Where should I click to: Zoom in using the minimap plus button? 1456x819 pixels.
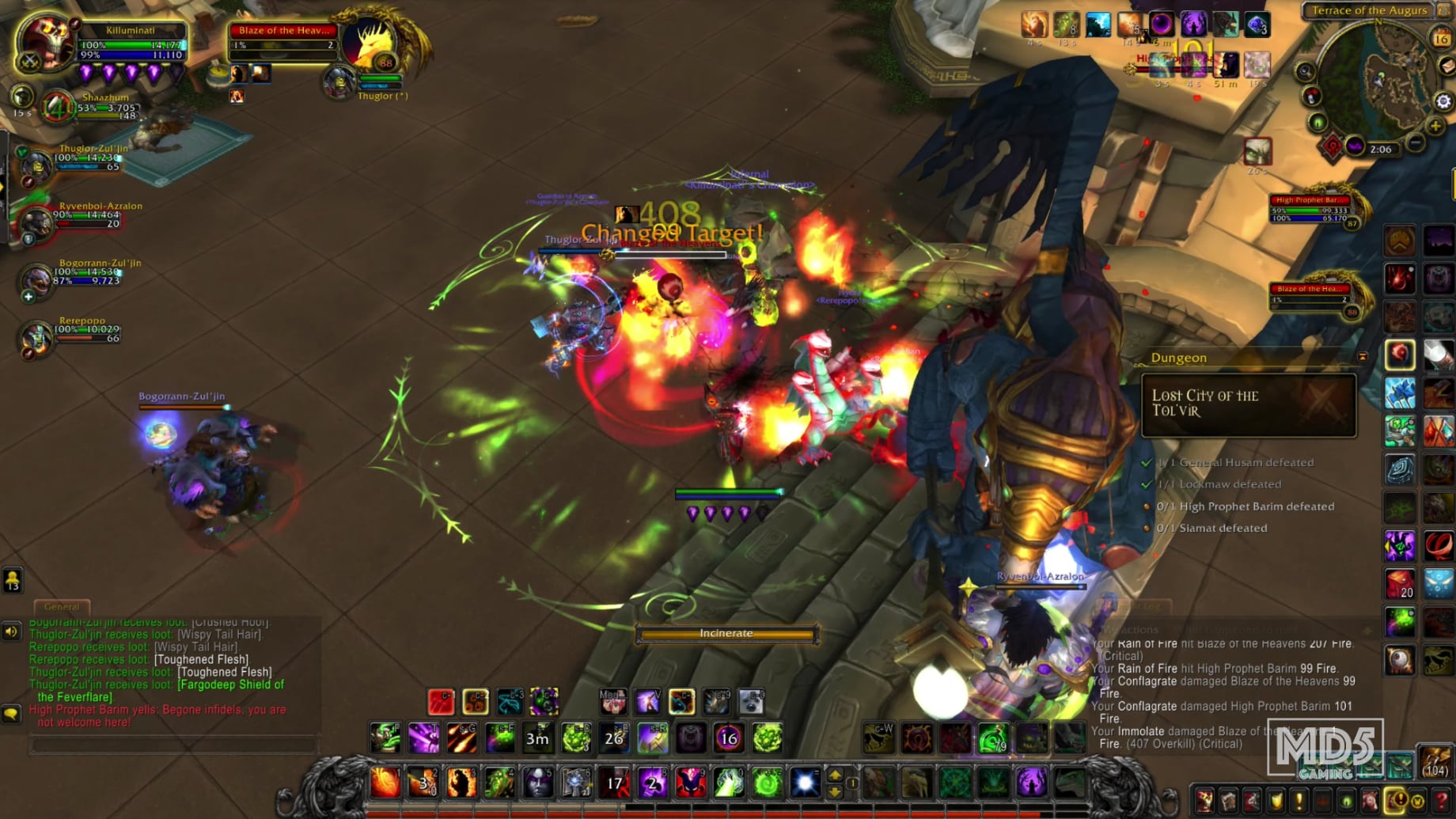1434,125
